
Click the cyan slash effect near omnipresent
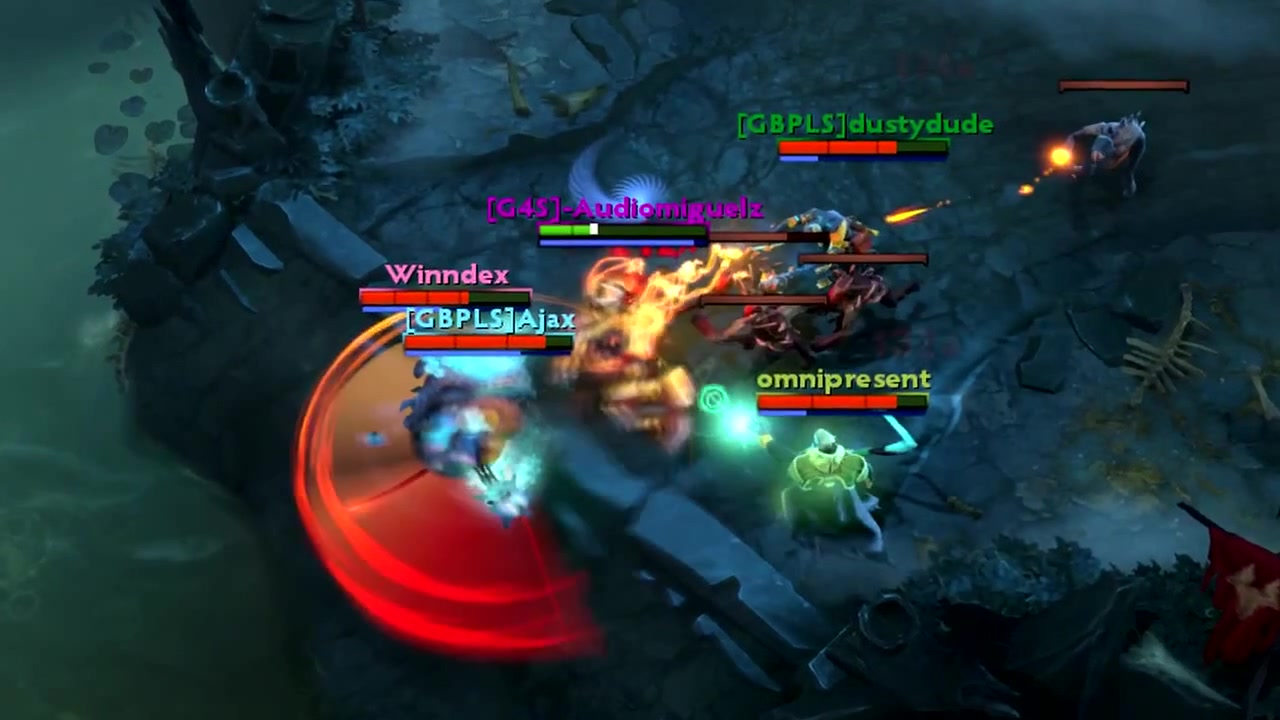[x=900, y=435]
